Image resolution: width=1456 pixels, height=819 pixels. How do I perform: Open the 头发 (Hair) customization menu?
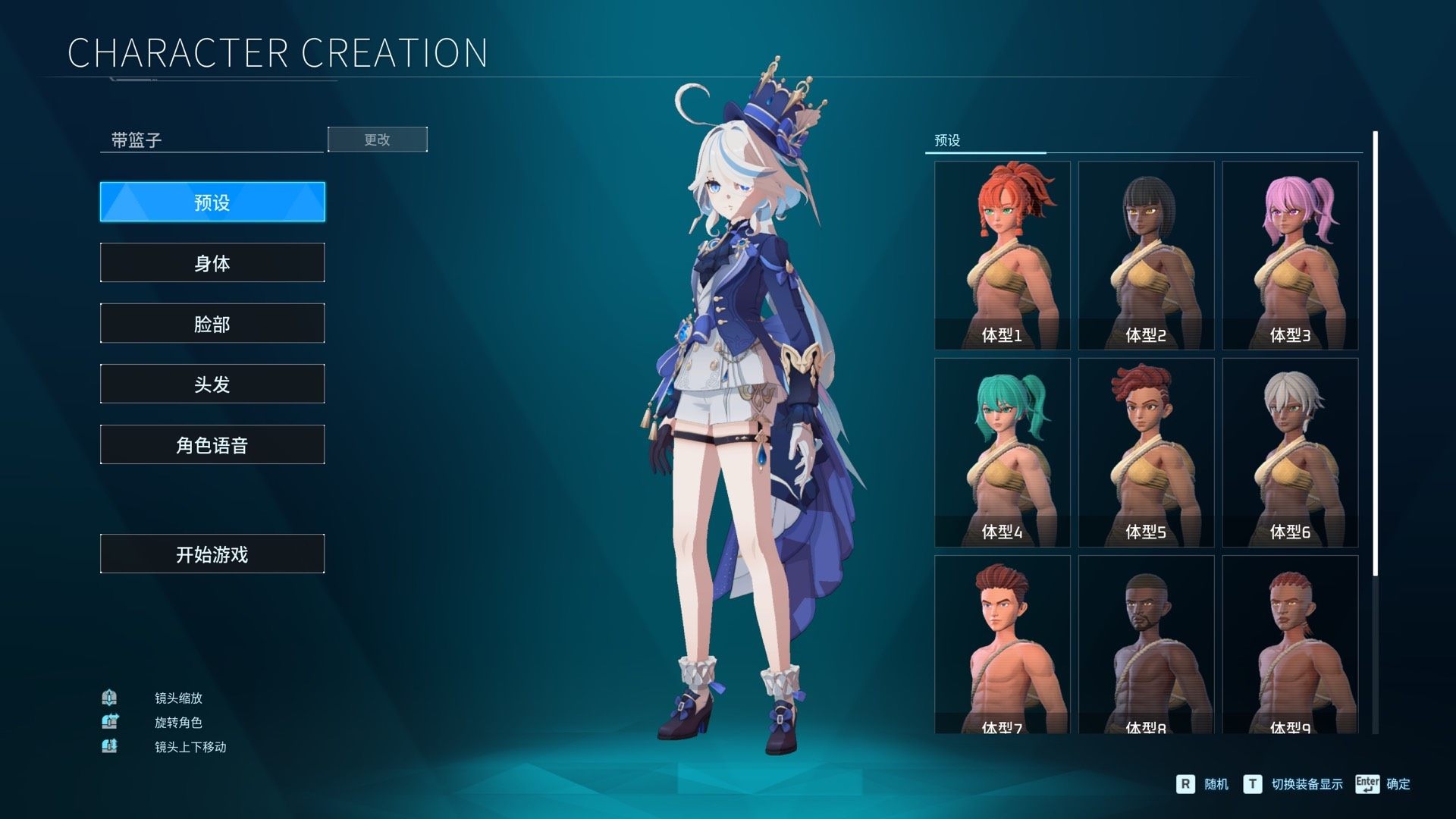[212, 384]
